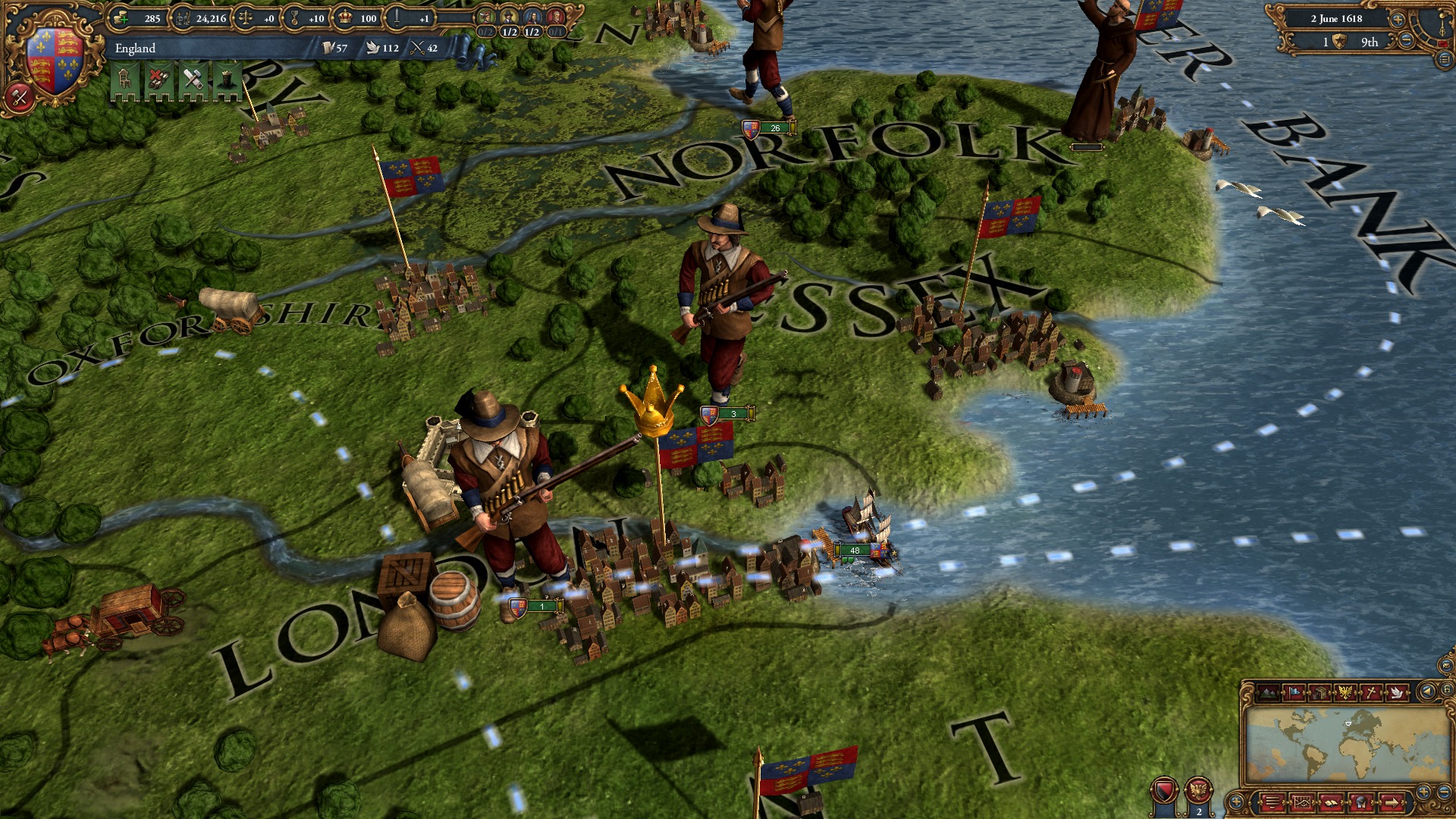Open the ledger graph icon below the minimap
Viewport: 1456px width, 819px height.
pyautogui.click(x=1302, y=802)
